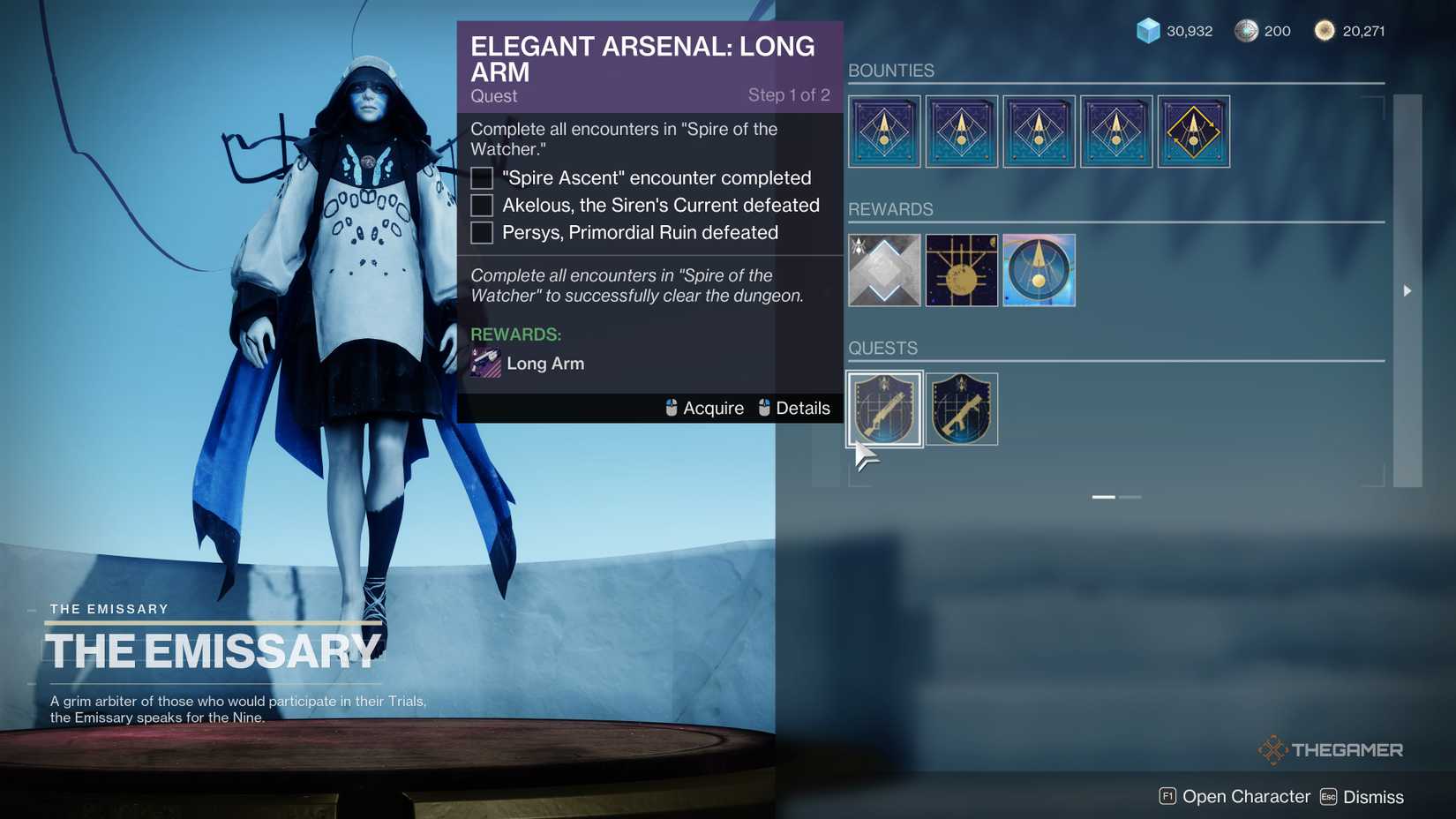Select the gold star chart emblem reward
Screen dimensions: 1456x819
point(961,270)
